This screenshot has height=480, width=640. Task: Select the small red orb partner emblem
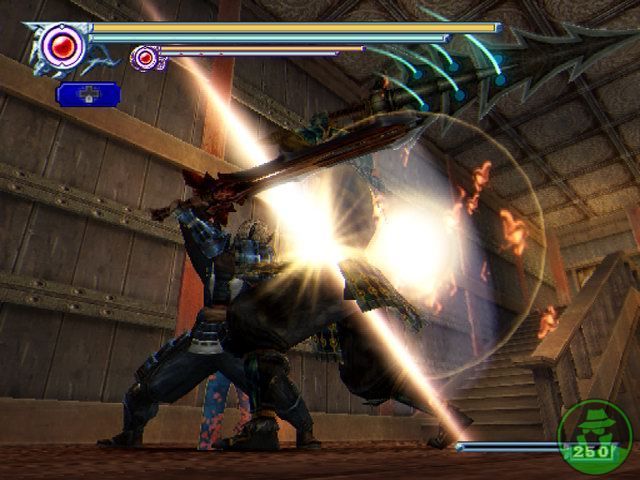pyautogui.click(x=145, y=58)
